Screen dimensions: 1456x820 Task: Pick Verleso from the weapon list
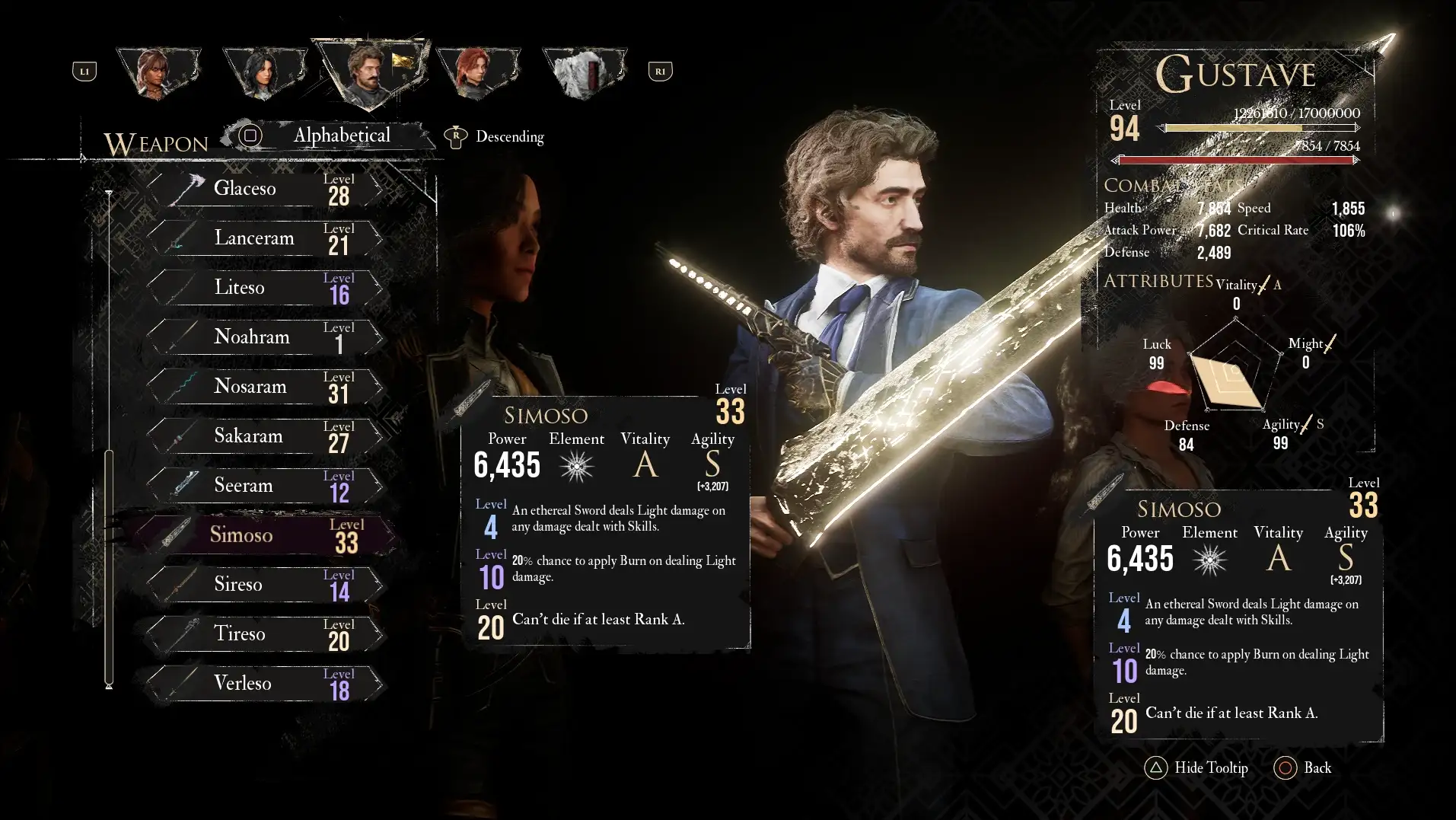click(x=263, y=683)
